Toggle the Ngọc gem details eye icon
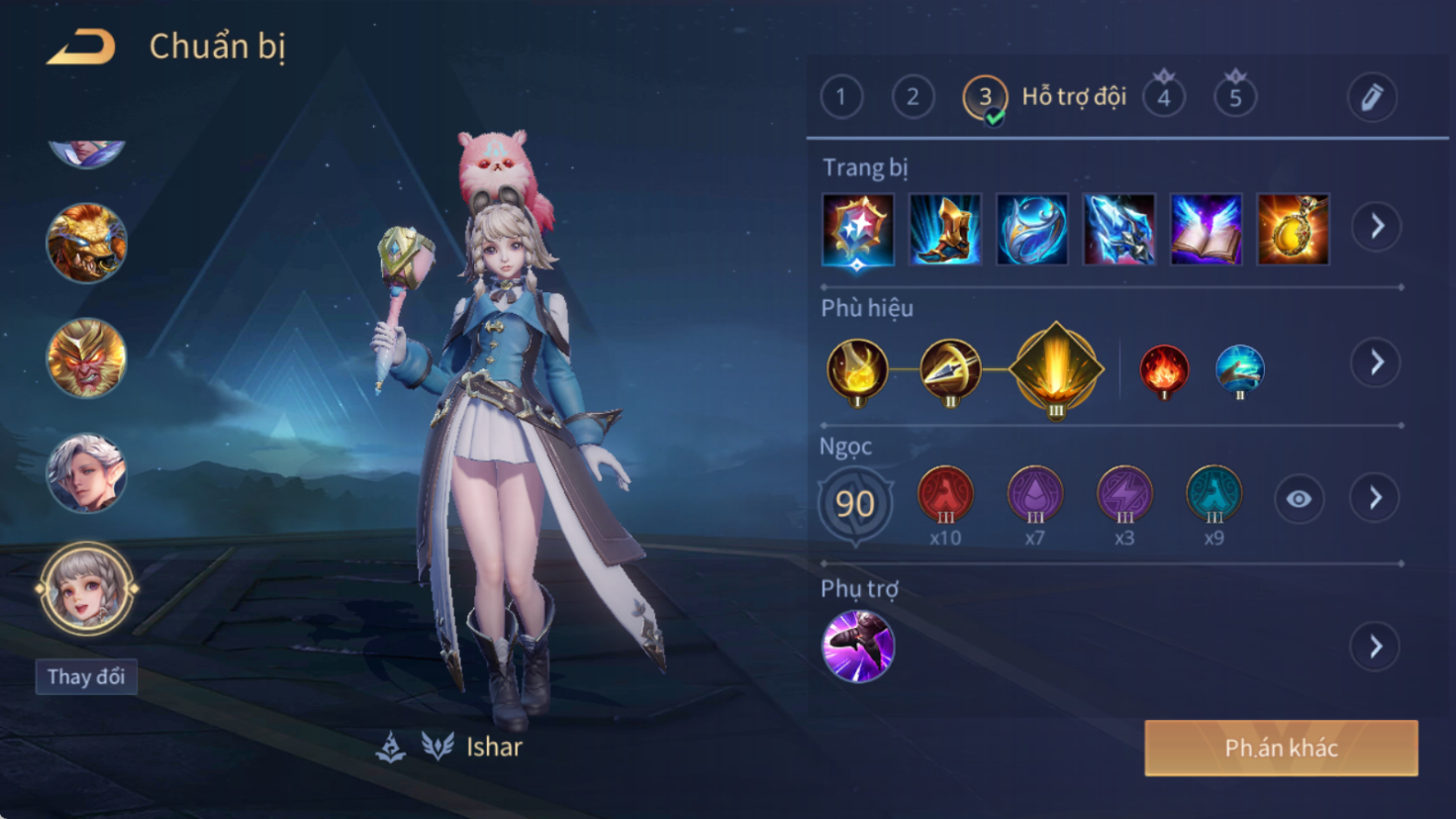Image resolution: width=1456 pixels, height=819 pixels. click(1299, 499)
